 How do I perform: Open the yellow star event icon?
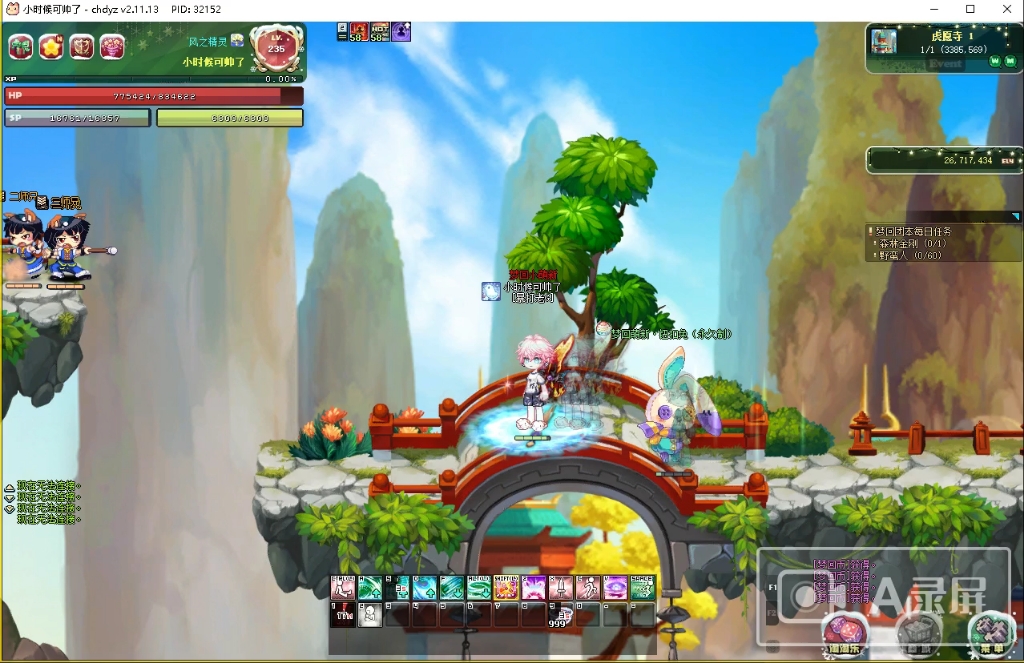click(x=51, y=46)
